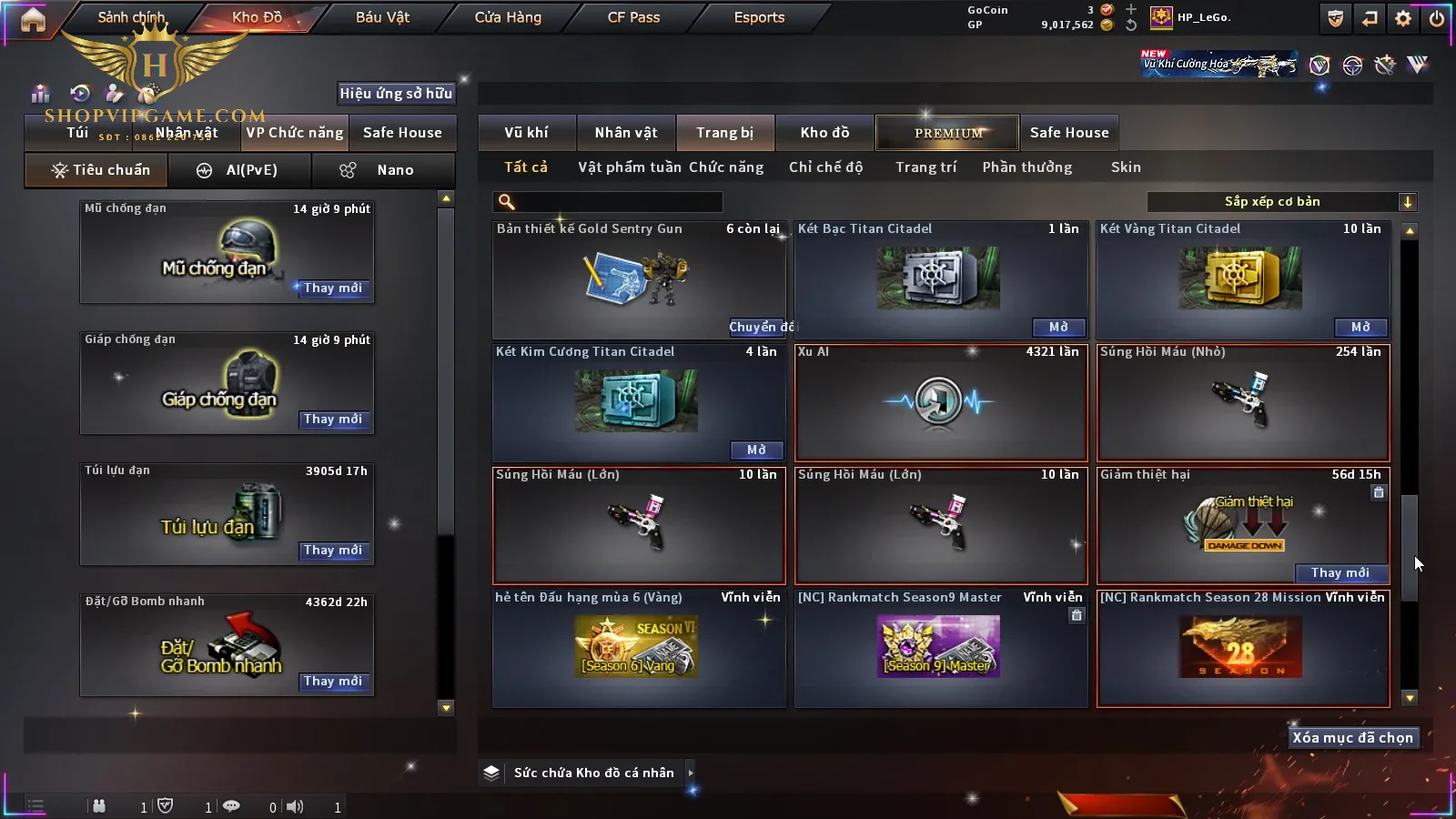Open the Két Vàng Titan Citadel crate
Screen dimensions: 1456x819
1360,328
